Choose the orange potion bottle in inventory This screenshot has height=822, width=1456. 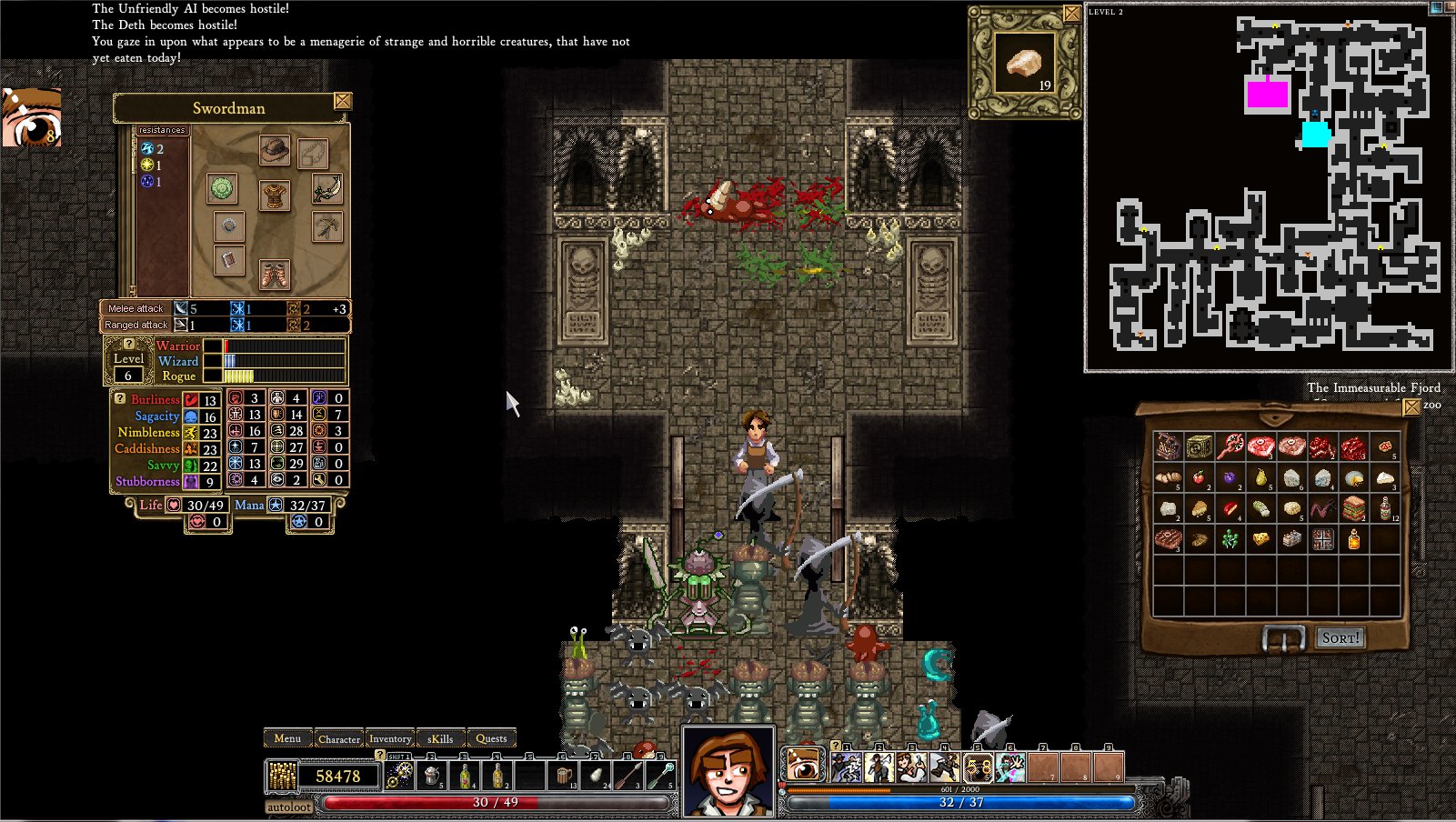tap(1353, 539)
